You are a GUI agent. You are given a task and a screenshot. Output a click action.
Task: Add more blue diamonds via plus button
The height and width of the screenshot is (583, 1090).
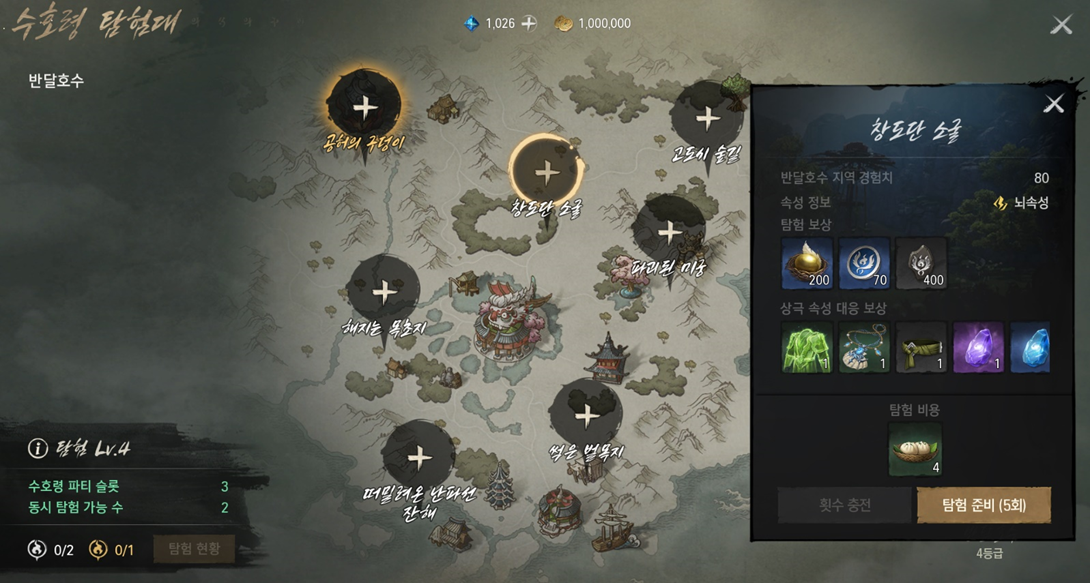pyautogui.click(x=529, y=23)
